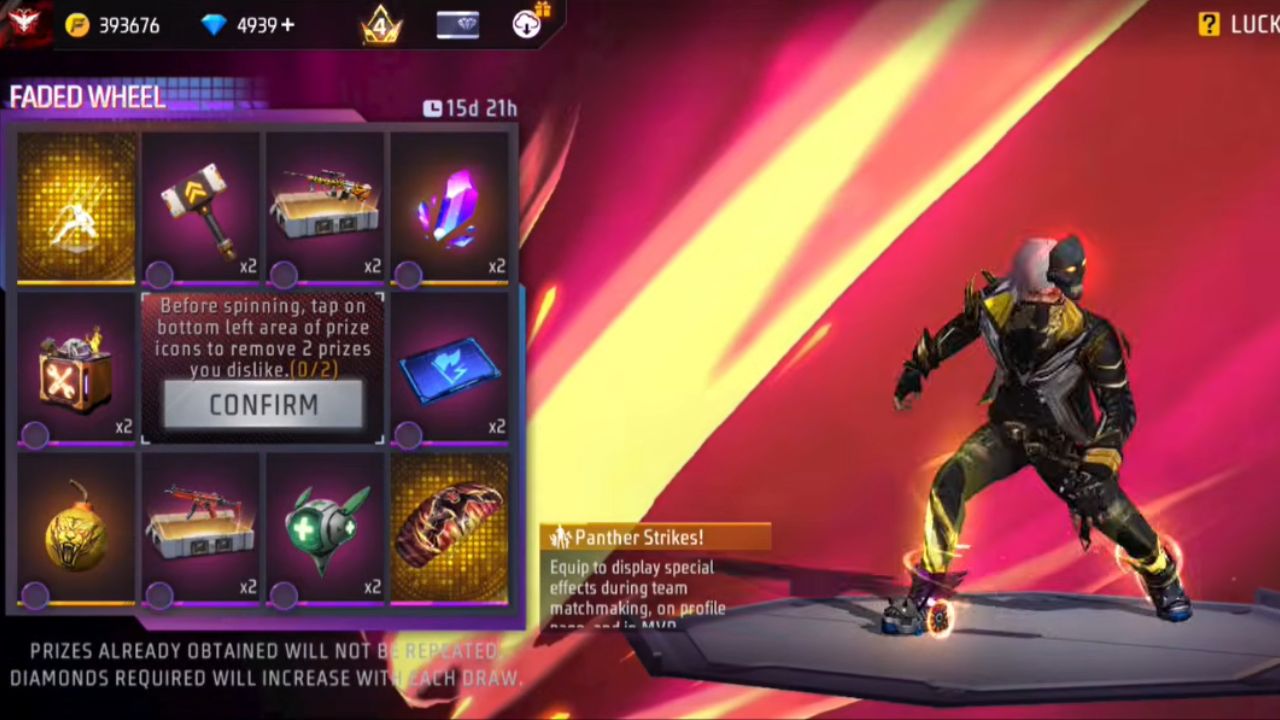Click the gold progress bar under the grand prize
Image resolution: width=1280 pixels, height=720 pixels.
(x=77, y=283)
